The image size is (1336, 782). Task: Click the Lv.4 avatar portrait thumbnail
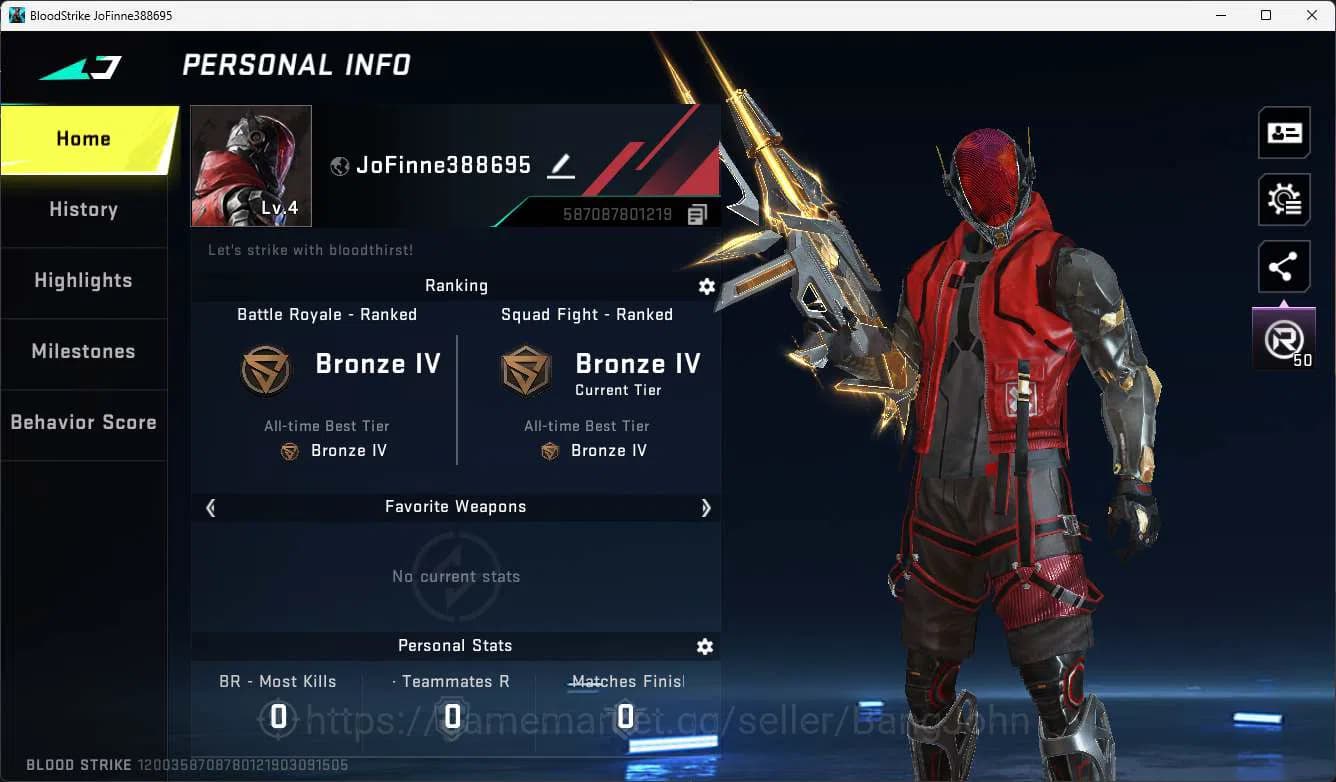click(250, 165)
